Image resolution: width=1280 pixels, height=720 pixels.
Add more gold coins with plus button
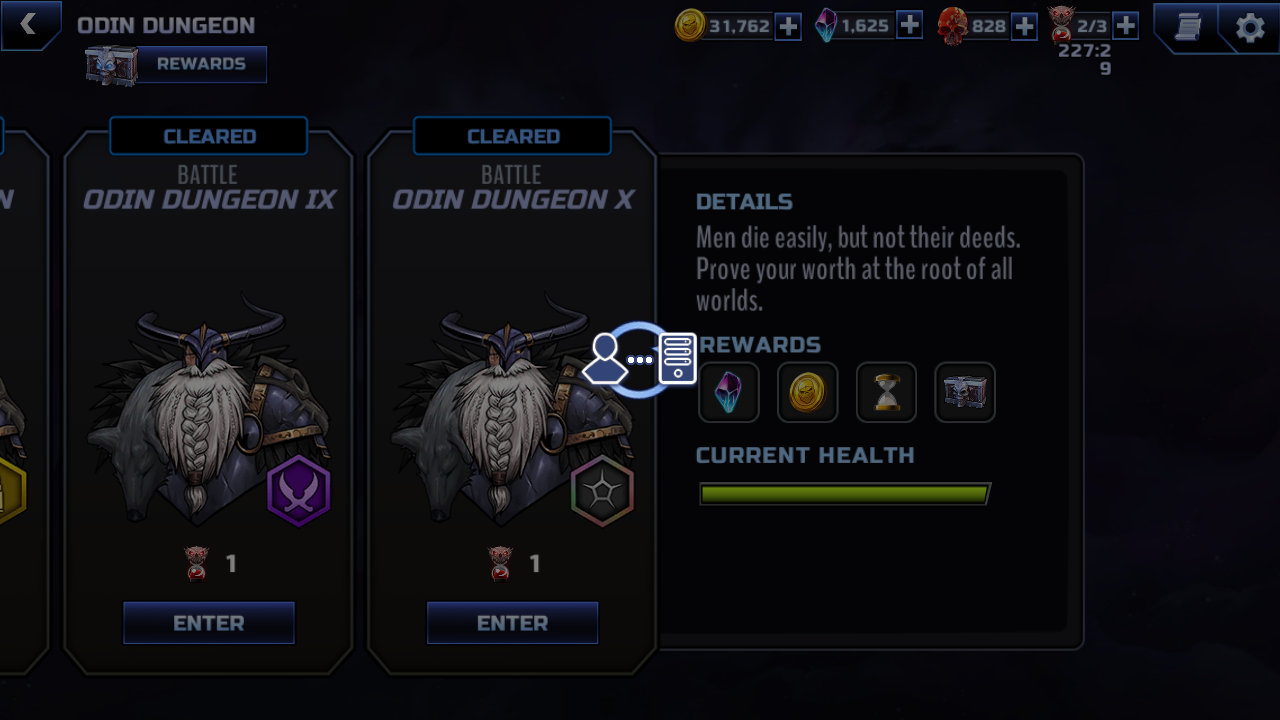coord(788,26)
